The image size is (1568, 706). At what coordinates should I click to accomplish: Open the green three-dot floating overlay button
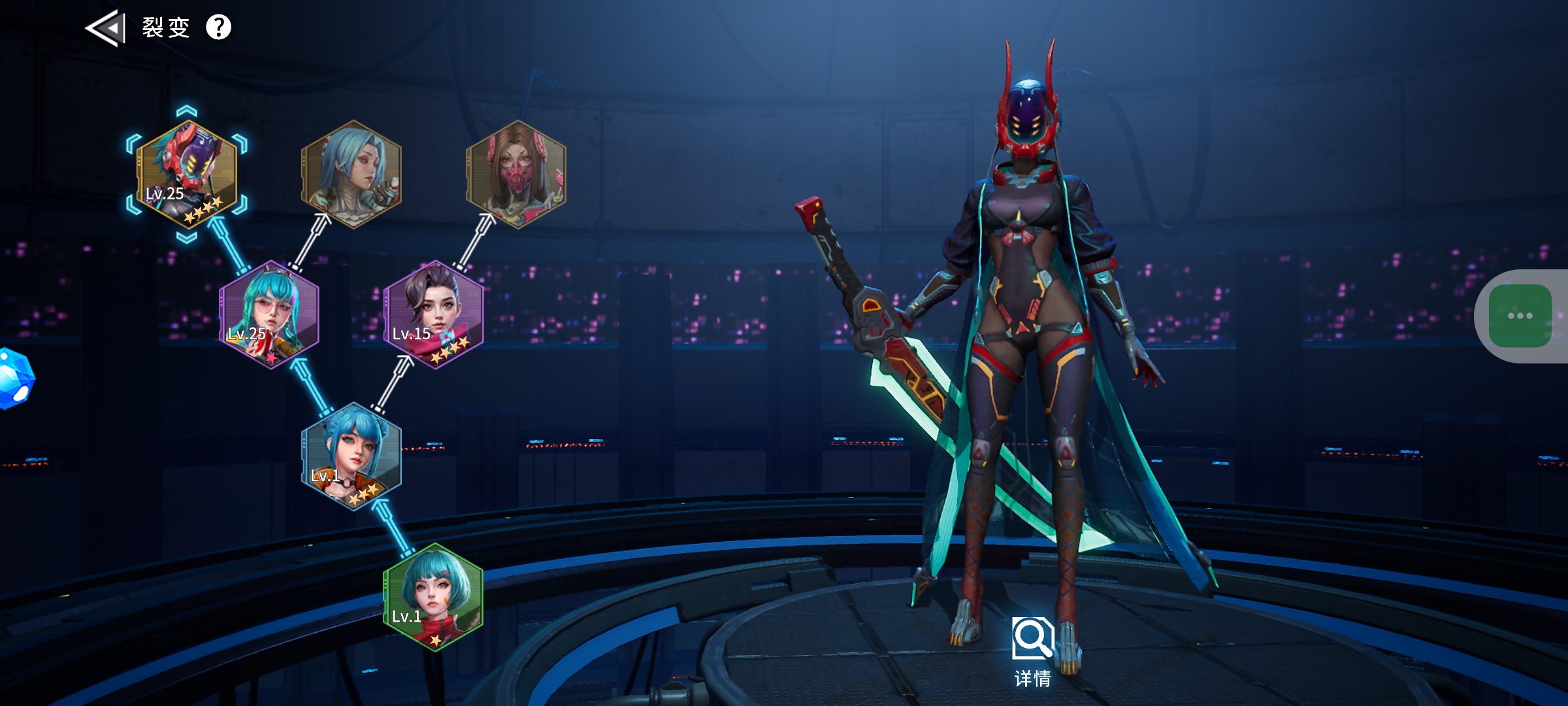point(1520,316)
